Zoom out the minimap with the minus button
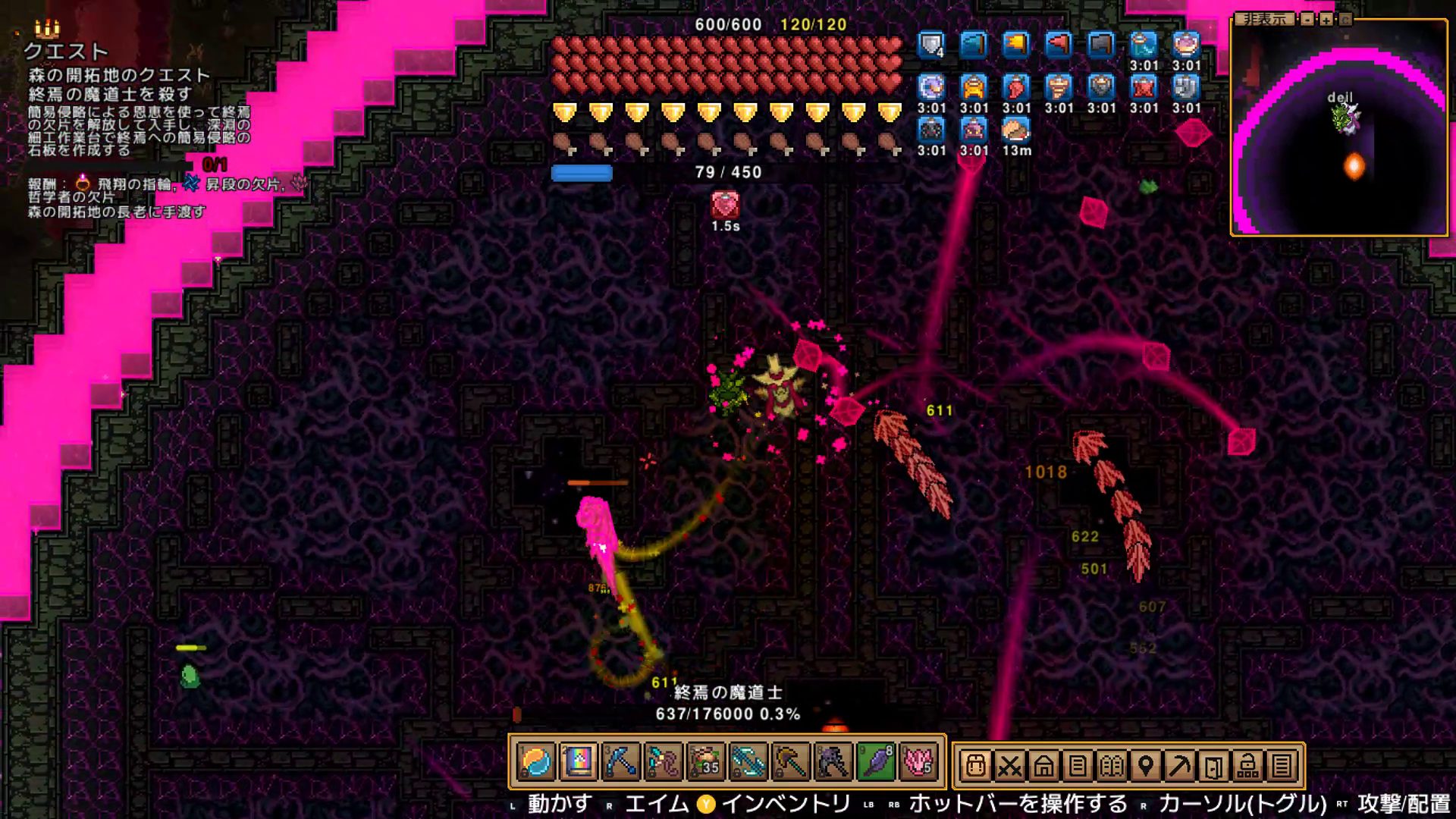Viewport: 1456px width, 819px height. [x=1307, y=20]
